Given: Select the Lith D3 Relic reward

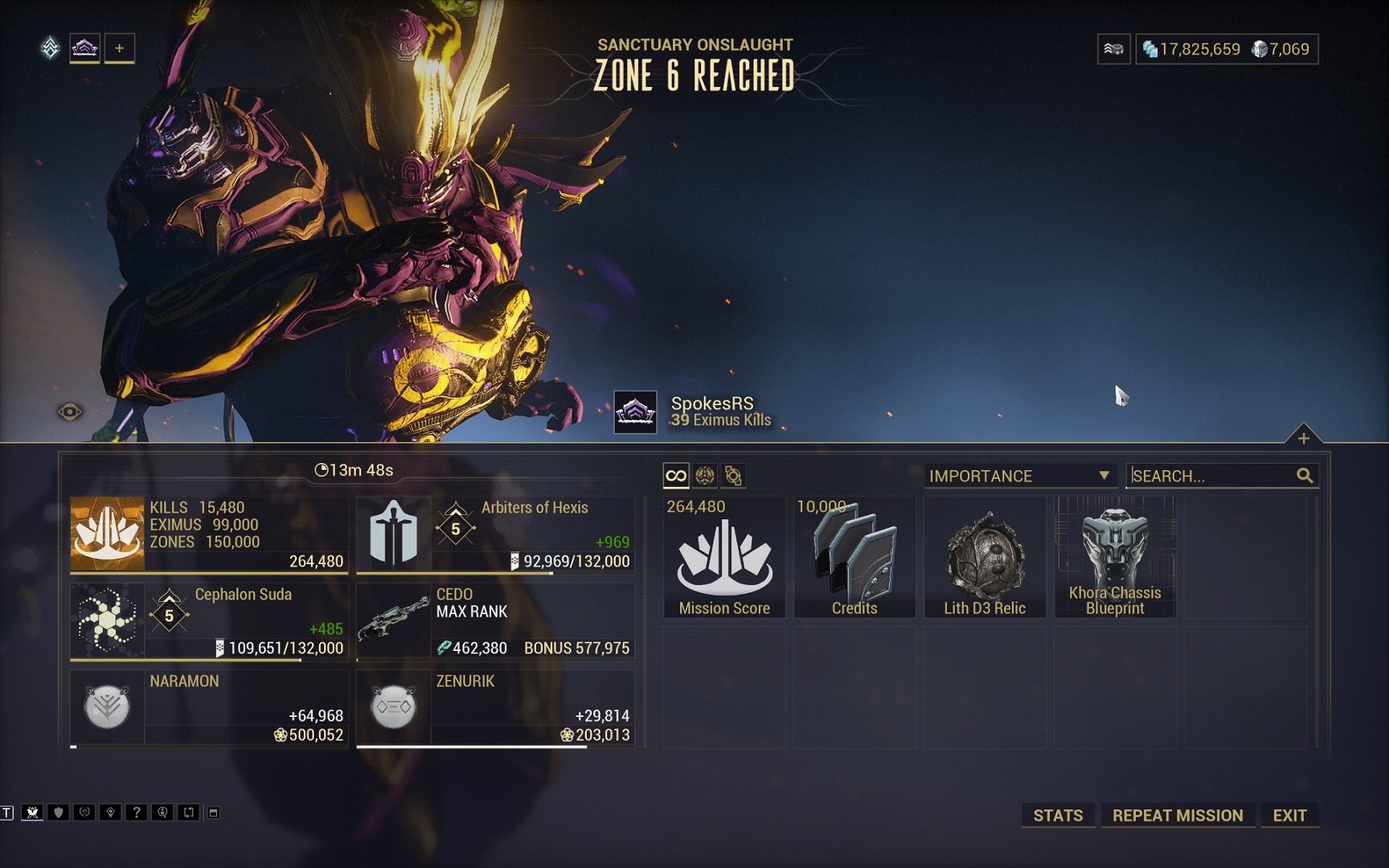Looking at the screenshot, I should pyautogui.click(x=985, y=557).
